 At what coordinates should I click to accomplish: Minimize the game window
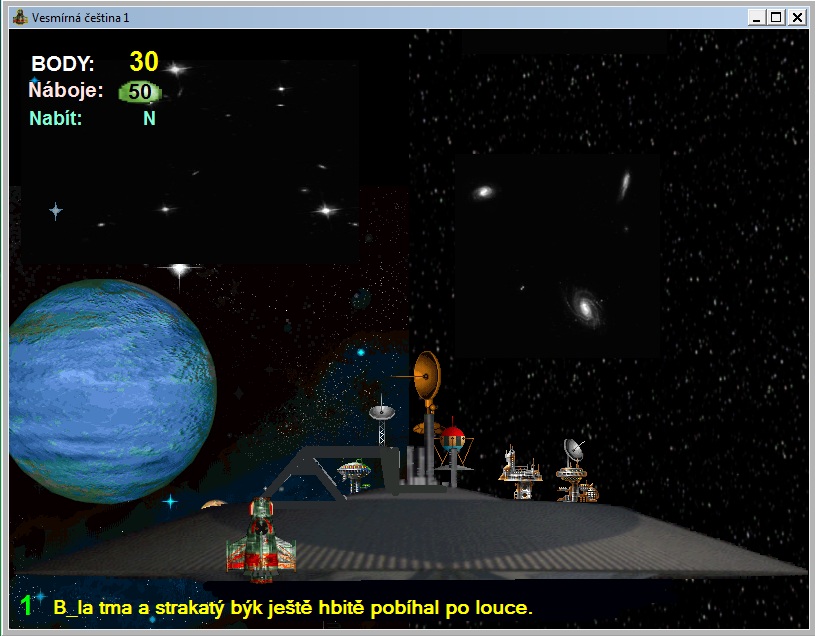[757, 17]
